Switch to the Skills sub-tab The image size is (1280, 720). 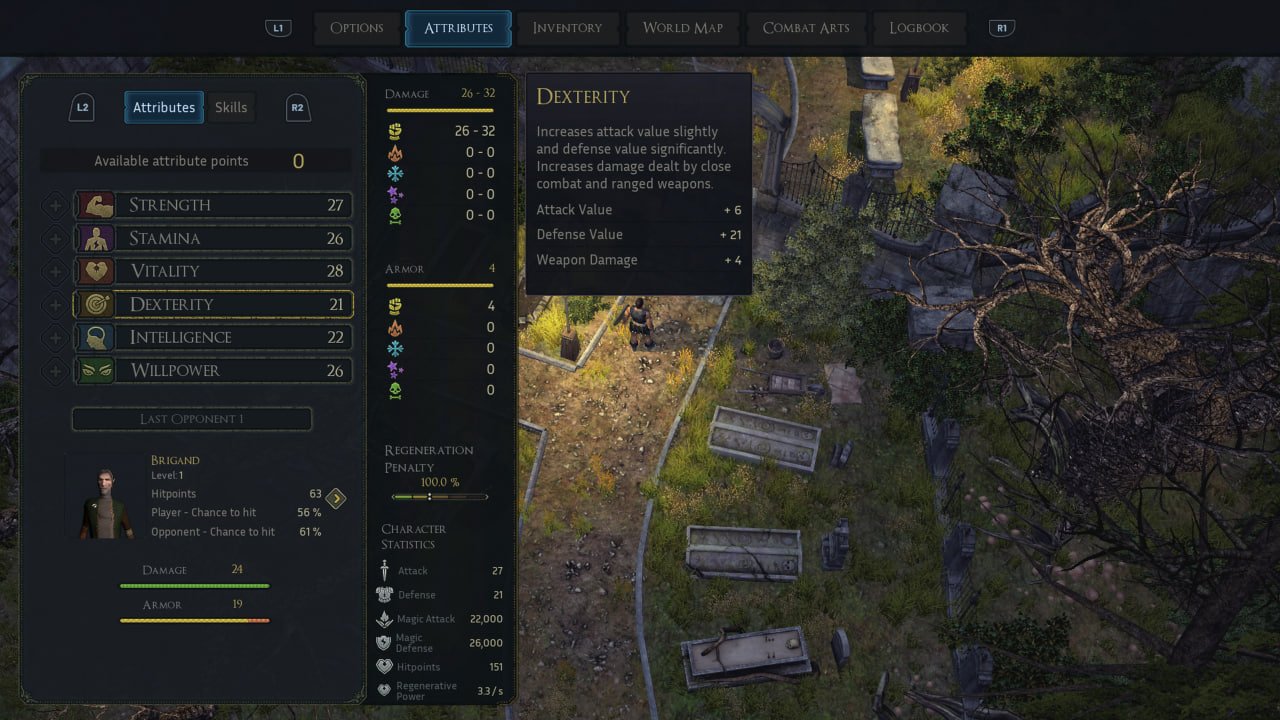(x=231, y=107)
